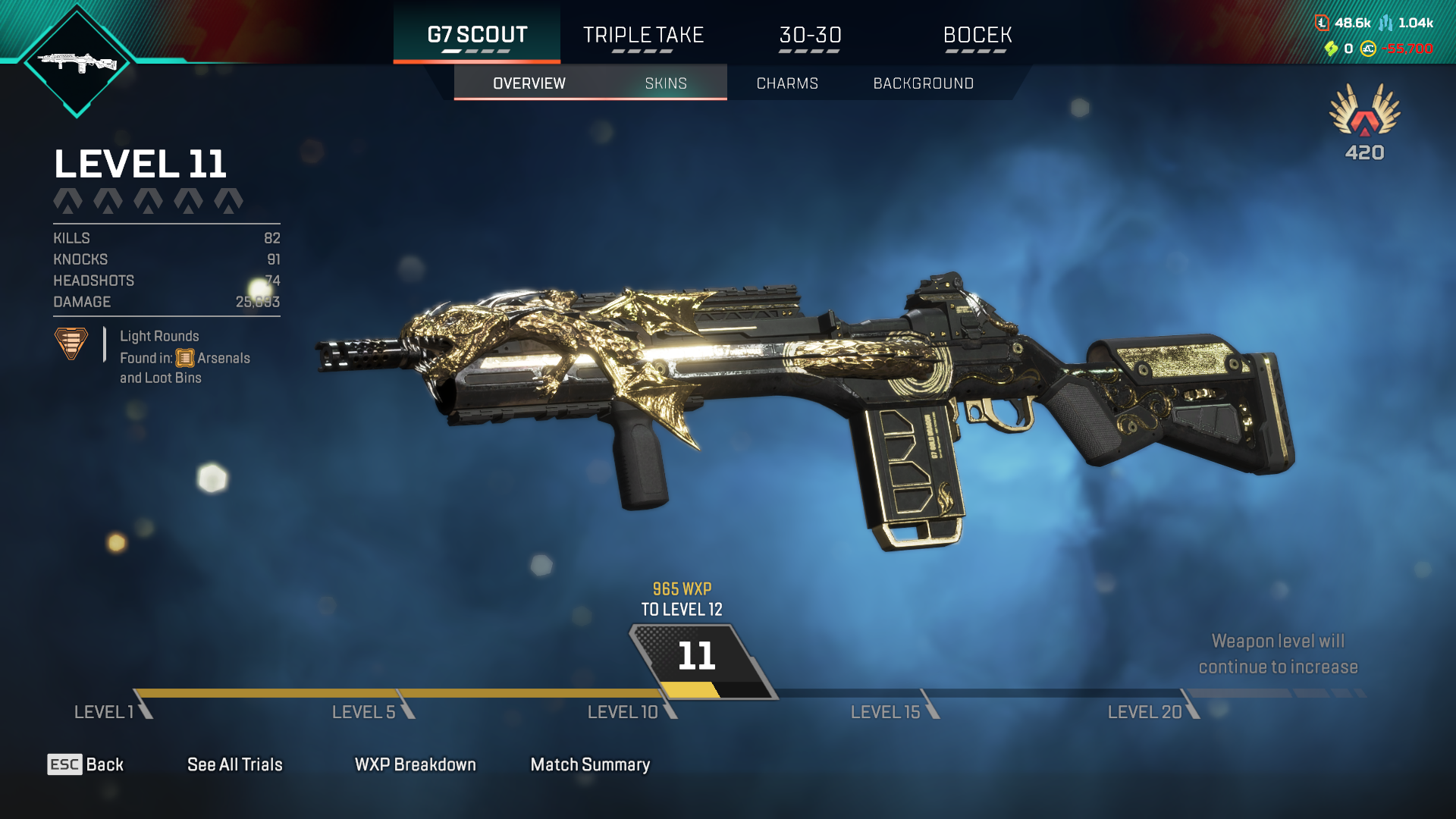Switch to the Triple Take tab

pos(643,35)
